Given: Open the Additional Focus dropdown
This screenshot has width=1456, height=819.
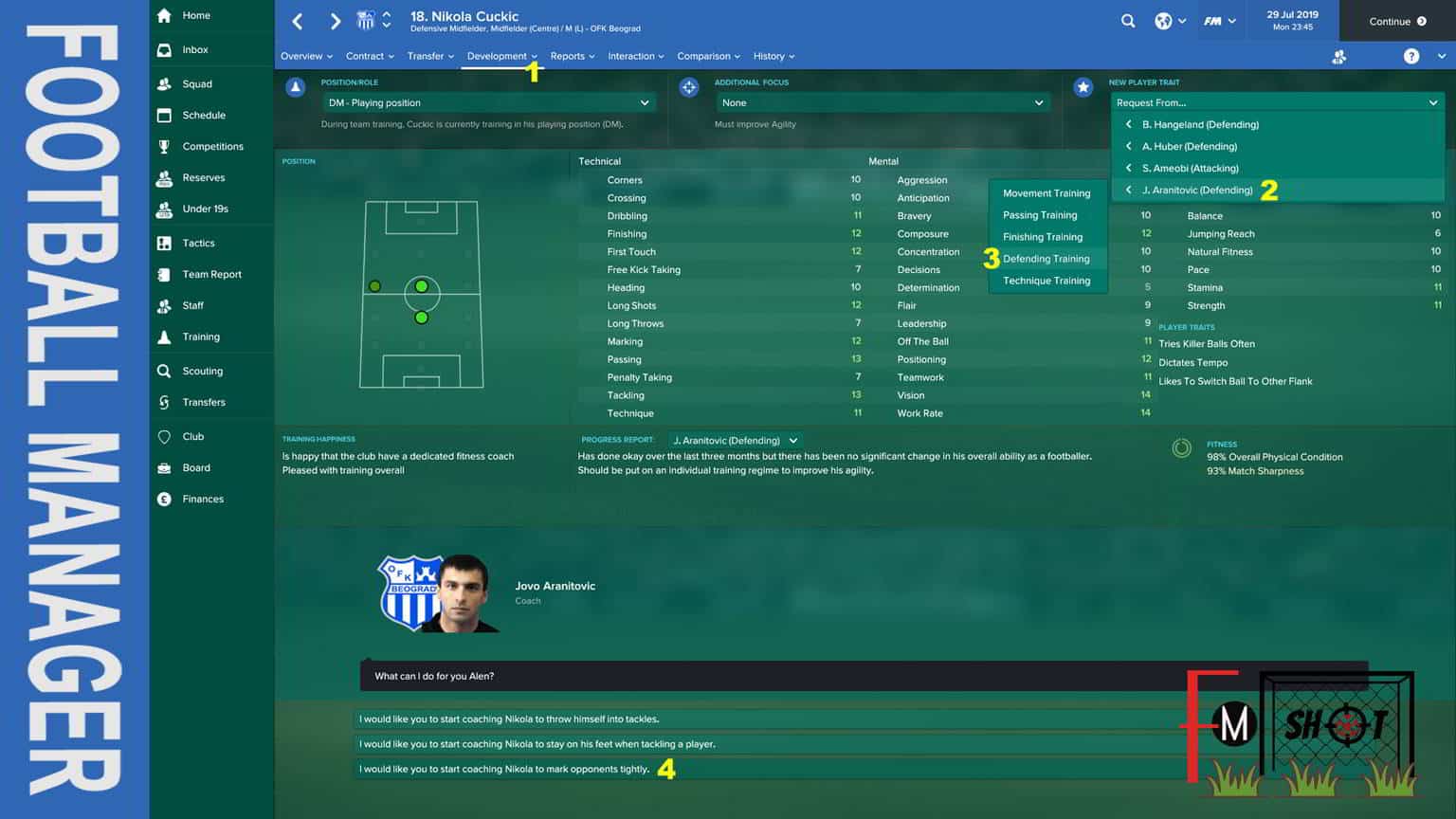Looking at the screenshot, I should tap(882, 102).
